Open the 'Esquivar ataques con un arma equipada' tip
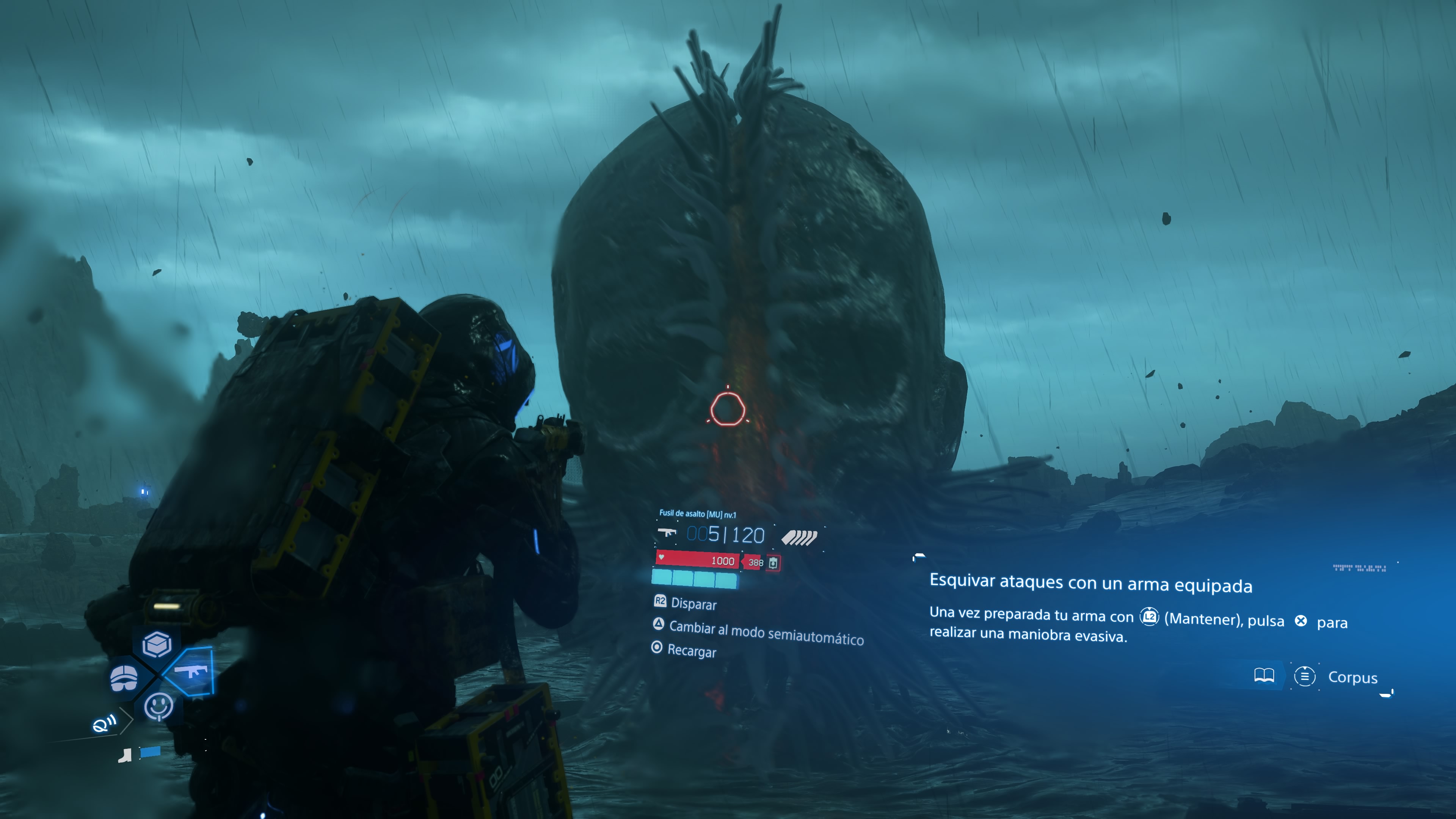The image size is (1456, 819). pos(1090,583)
